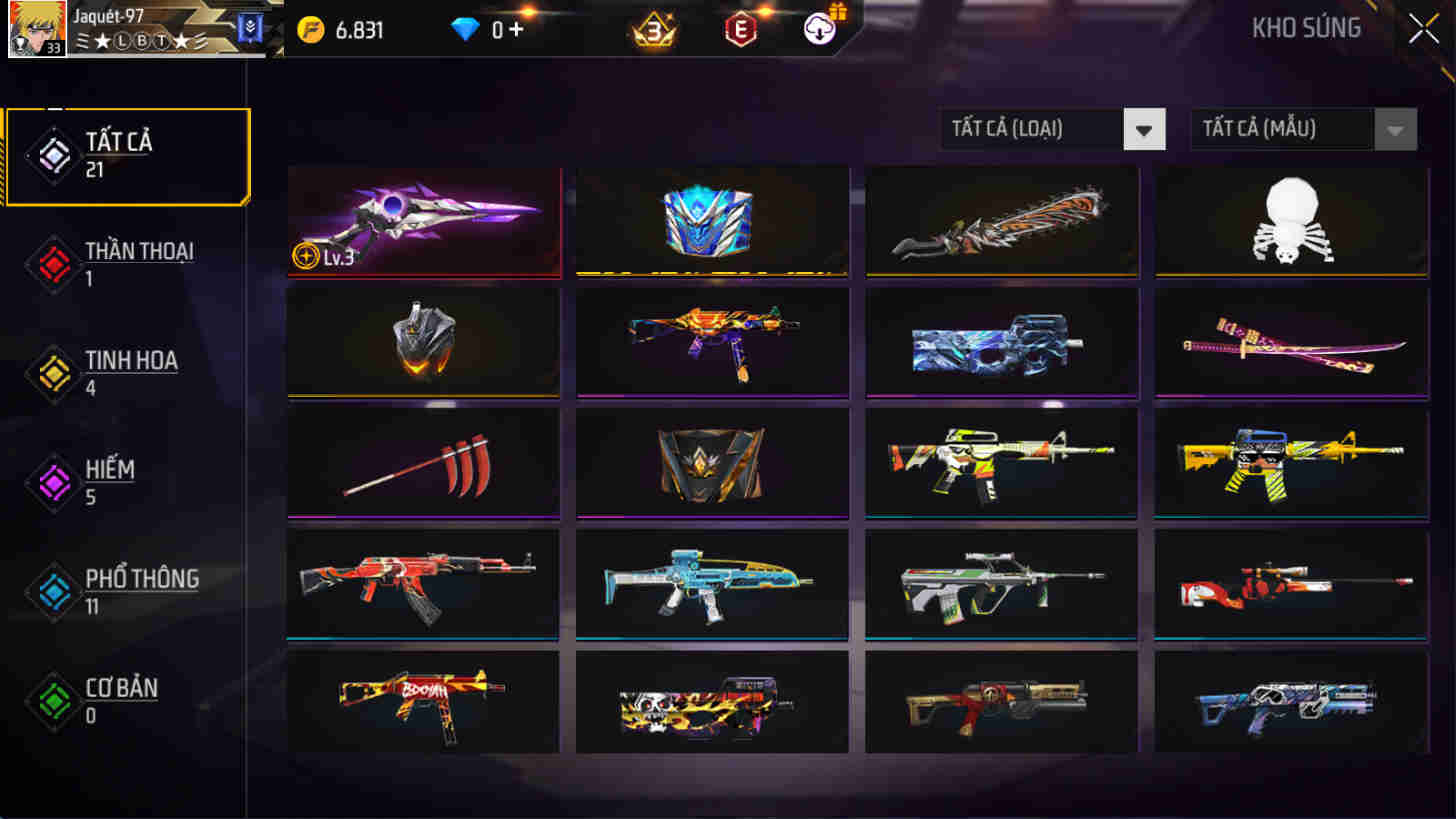Select the red AK weapon skin thumbnail
Image resolution: width=1456 pixels, height=819 pixels.
pos(422,583)
